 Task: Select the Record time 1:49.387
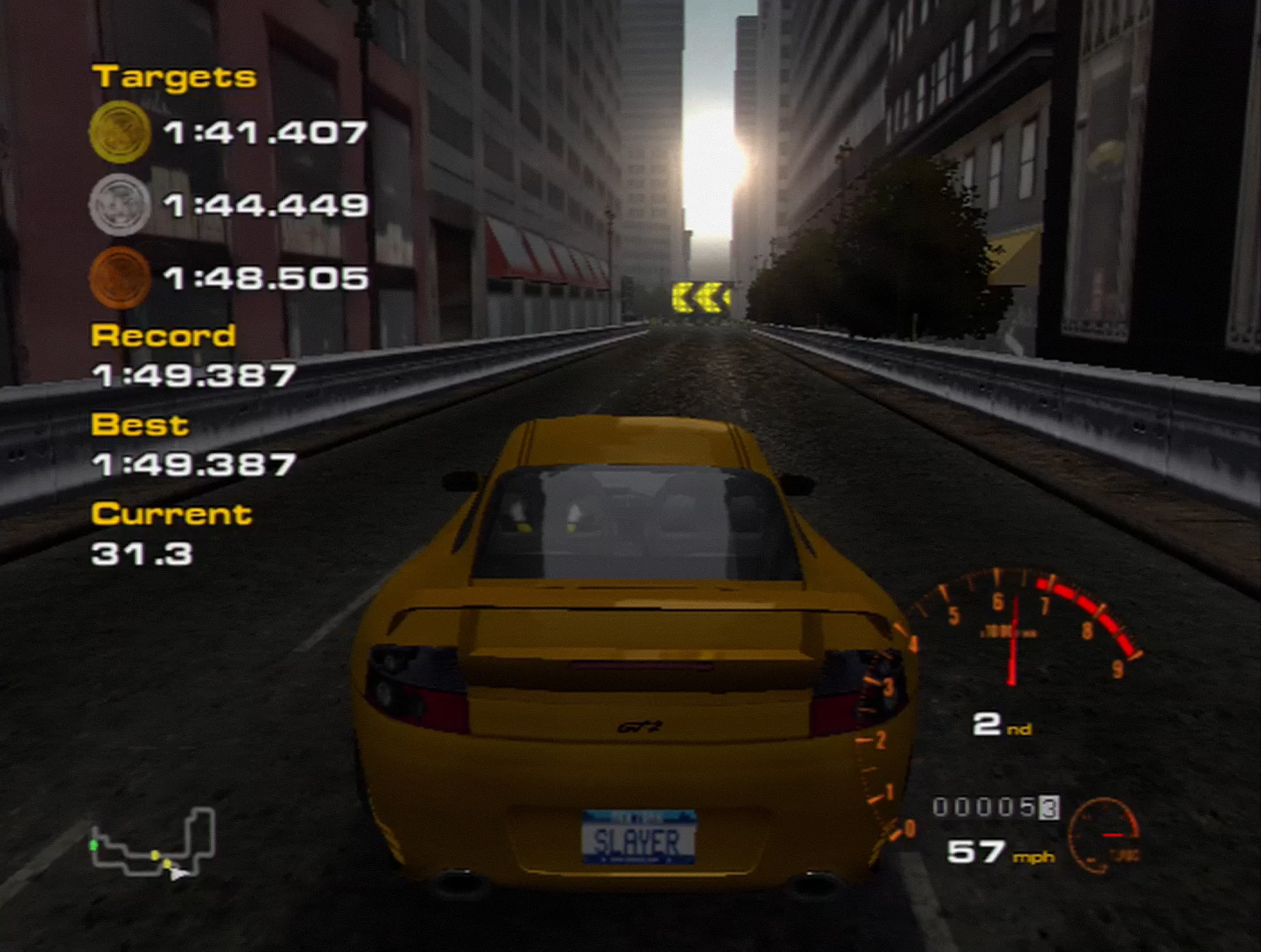click(x=196, y=375)
